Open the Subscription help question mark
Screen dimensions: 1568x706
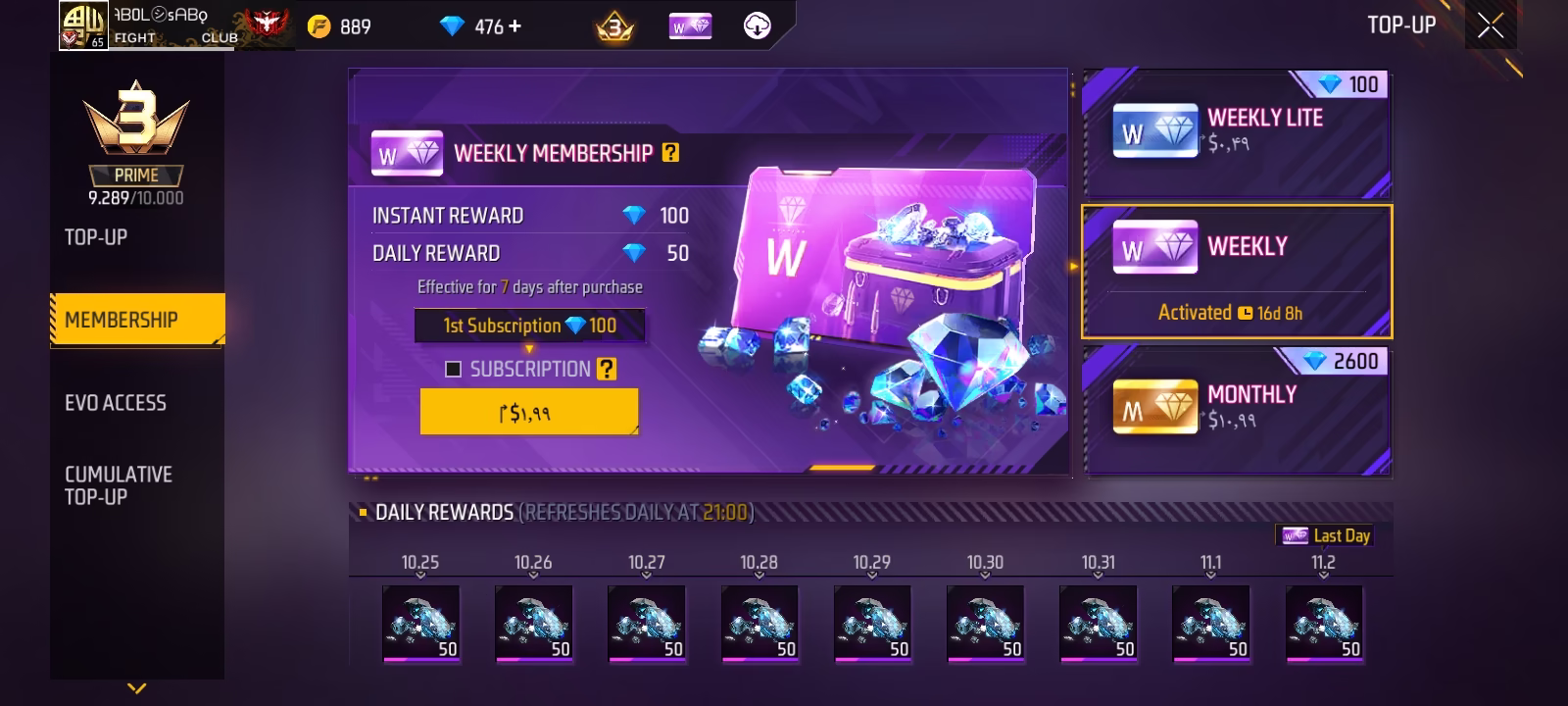click(x=608, y=369)
